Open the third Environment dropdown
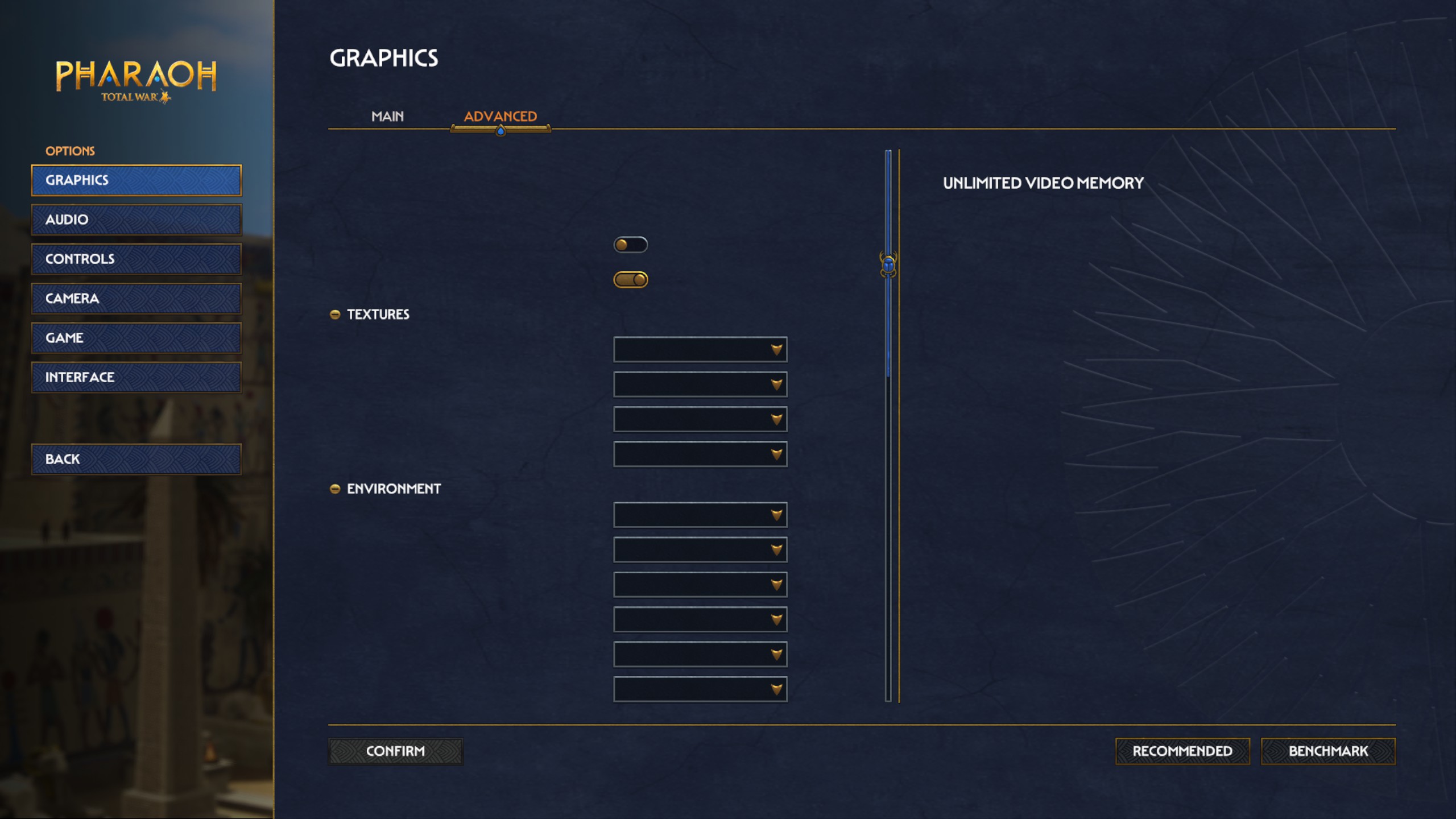This screenshot has width=1456, height=819. pyautogui.click(x=700, y=584)
